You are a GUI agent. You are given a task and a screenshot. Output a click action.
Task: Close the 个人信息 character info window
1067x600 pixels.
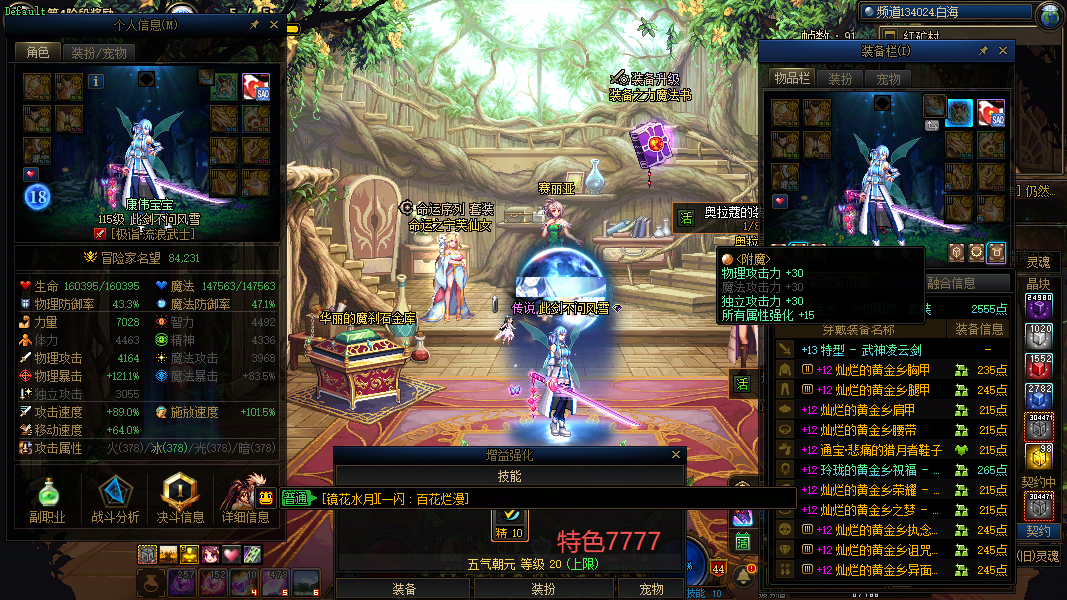pyautogui.click(x=274, y=25)
